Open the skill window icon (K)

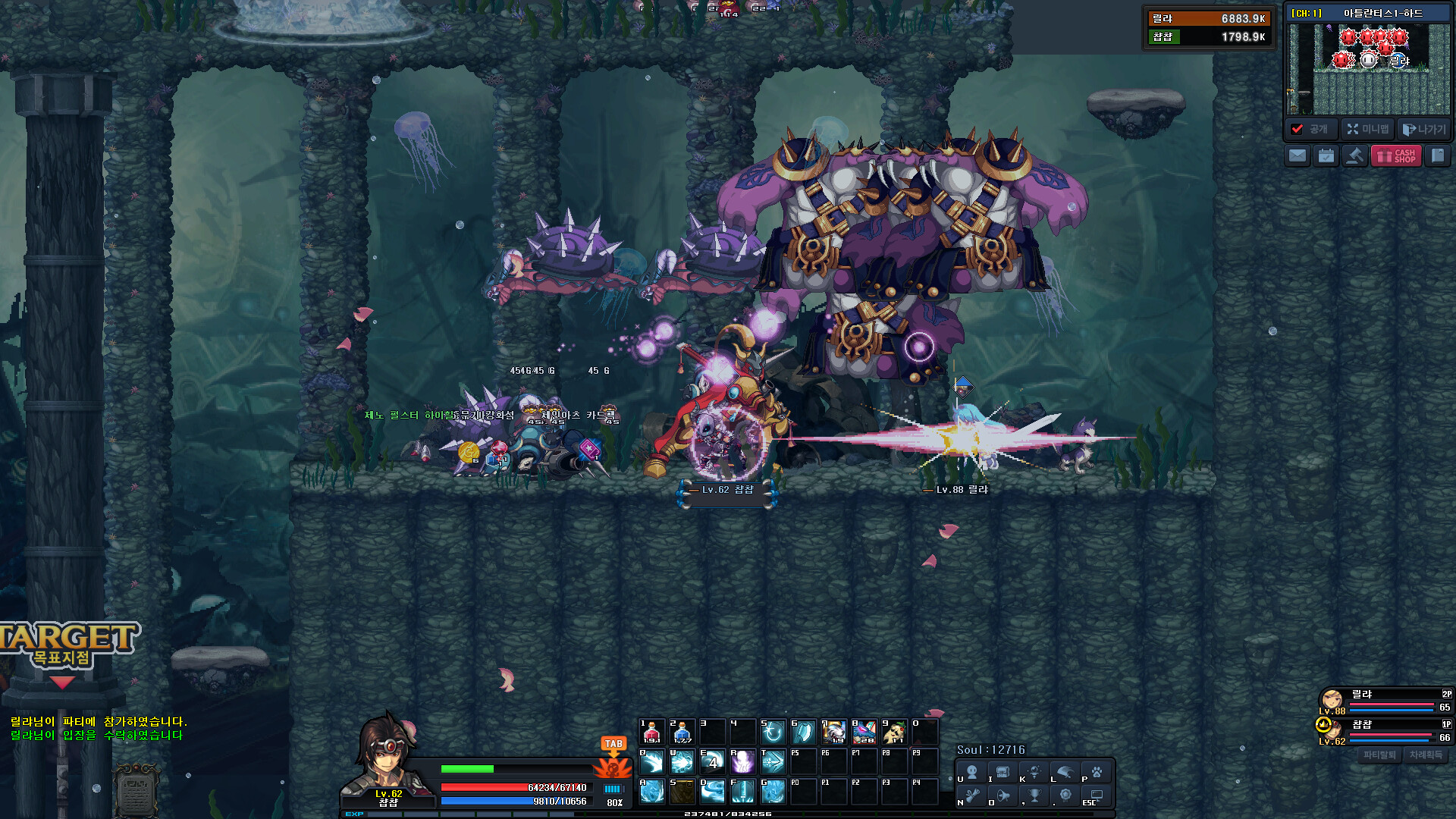click(1034, 773)
